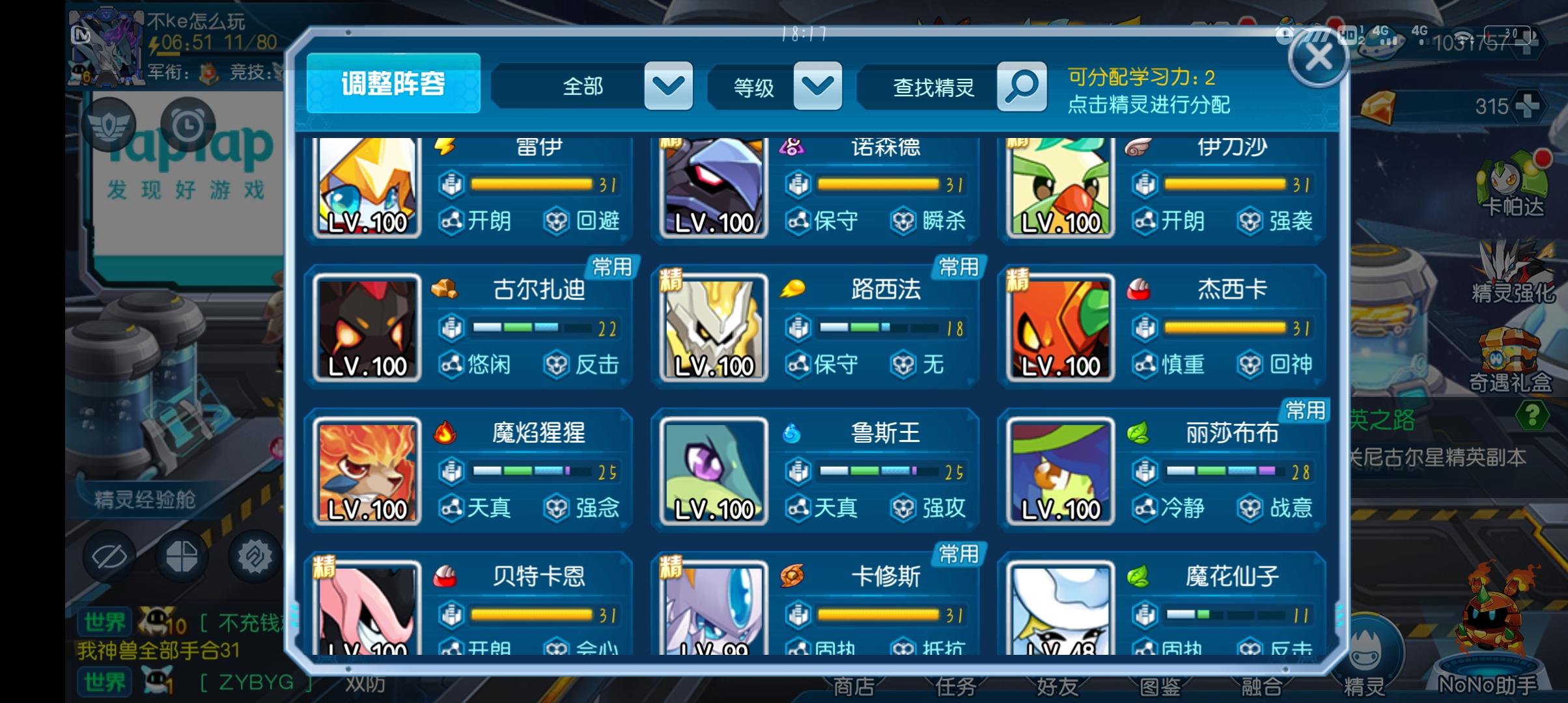This screenshot has width=1568, height=703.
Task: Click the 反击 skill label on 古尔扎迪
Action: 599,365
